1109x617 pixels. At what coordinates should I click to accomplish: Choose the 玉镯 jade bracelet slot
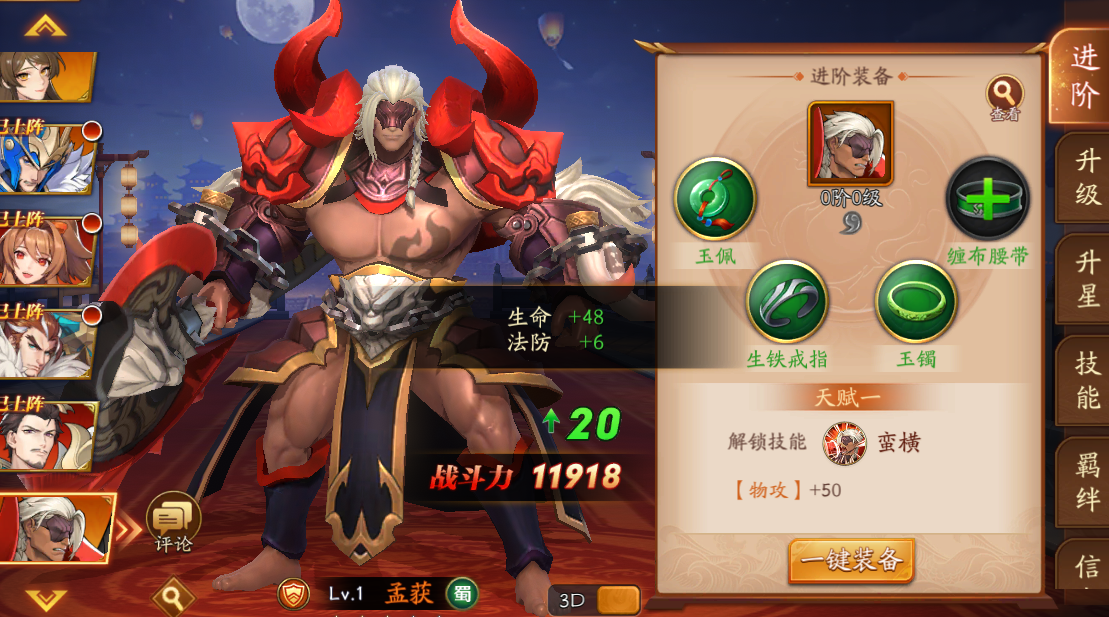915,301
